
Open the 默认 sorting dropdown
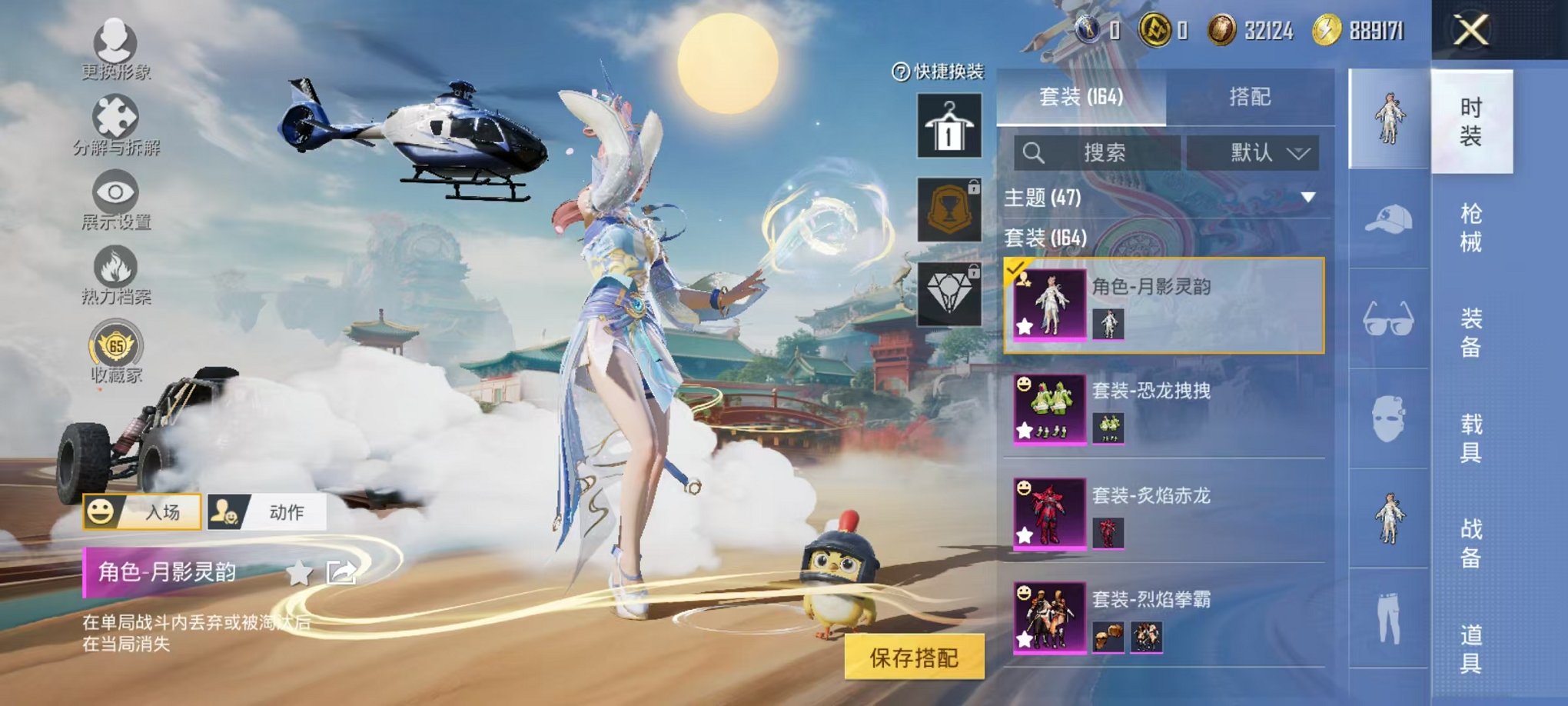[1254, 152]
